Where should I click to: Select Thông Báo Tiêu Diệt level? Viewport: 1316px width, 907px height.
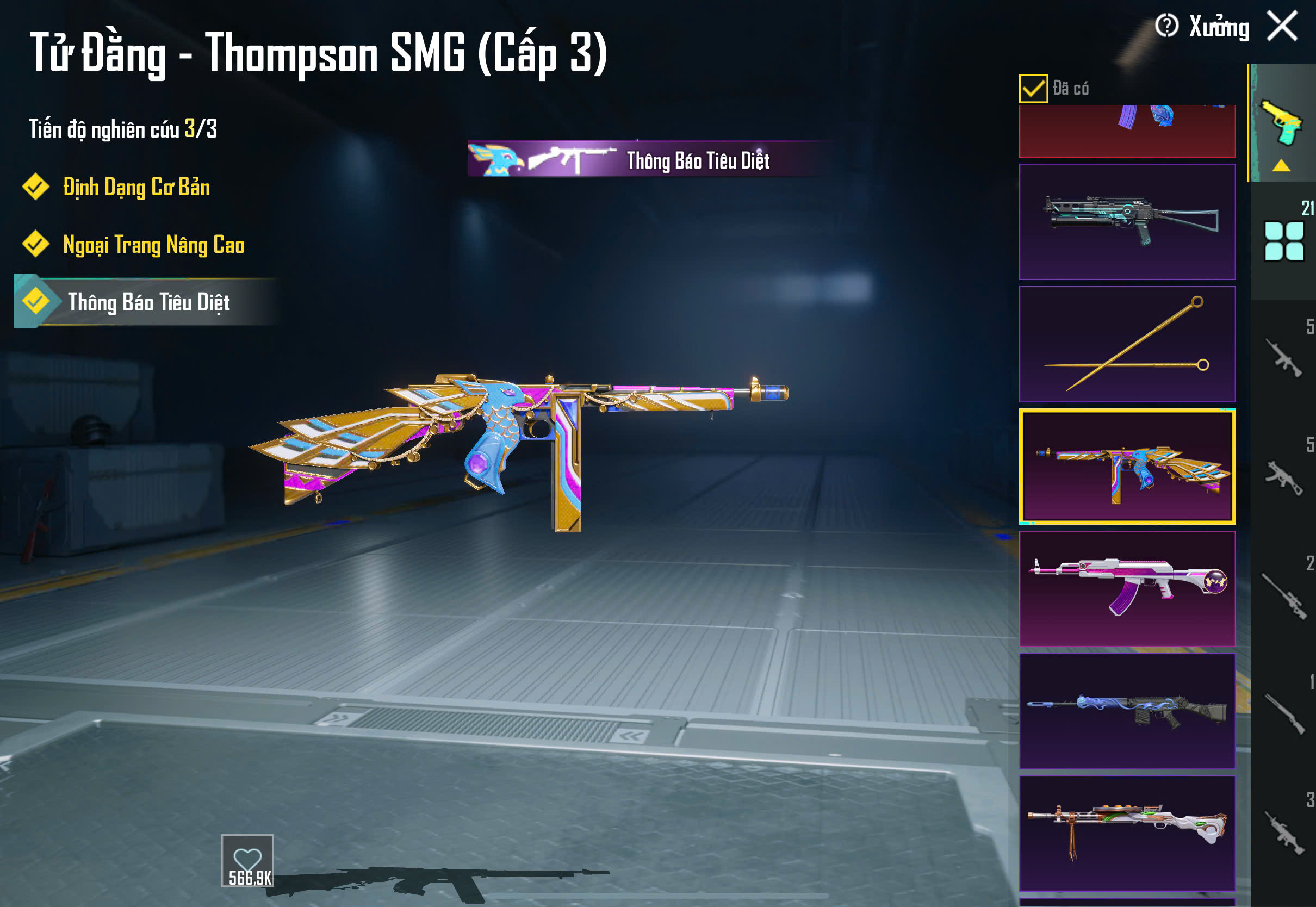[148, 302]
